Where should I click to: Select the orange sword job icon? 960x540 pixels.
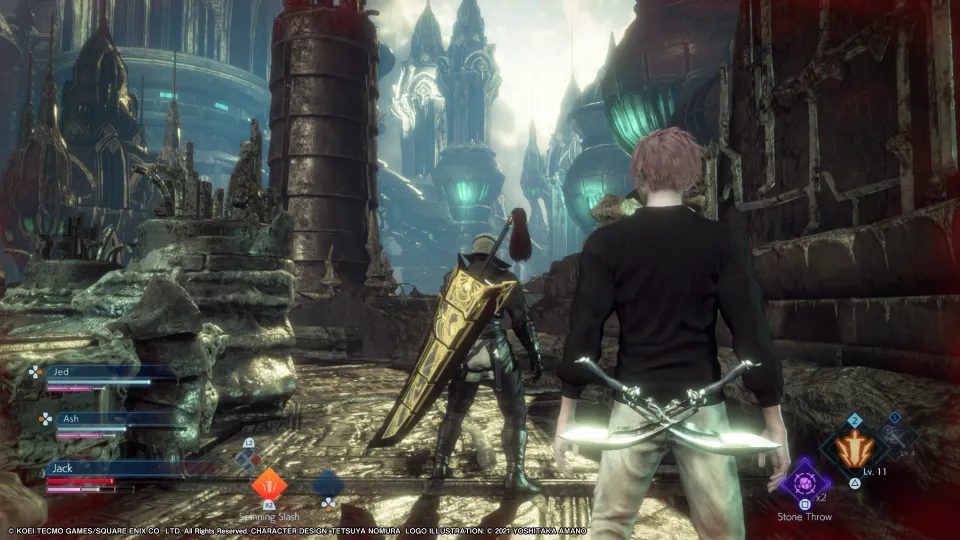click(853, 450)
